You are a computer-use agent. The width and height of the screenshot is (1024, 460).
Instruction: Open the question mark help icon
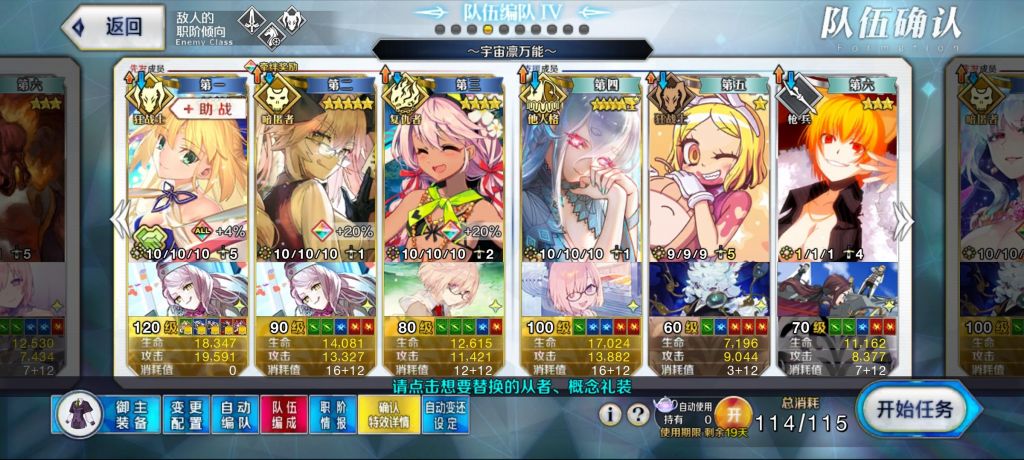coord(637,413)
